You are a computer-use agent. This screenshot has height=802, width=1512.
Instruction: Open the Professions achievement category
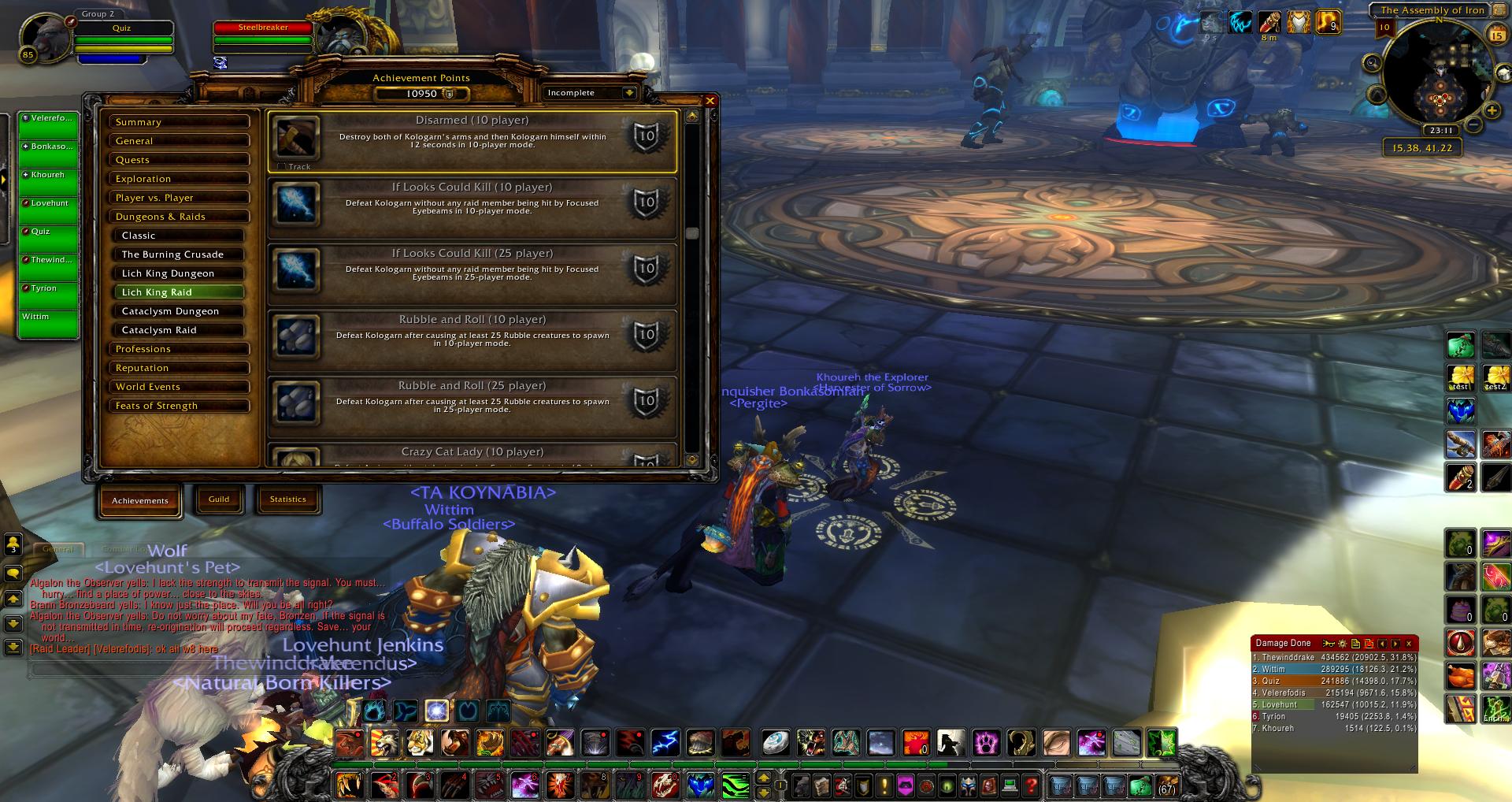[x=179, y=349]
